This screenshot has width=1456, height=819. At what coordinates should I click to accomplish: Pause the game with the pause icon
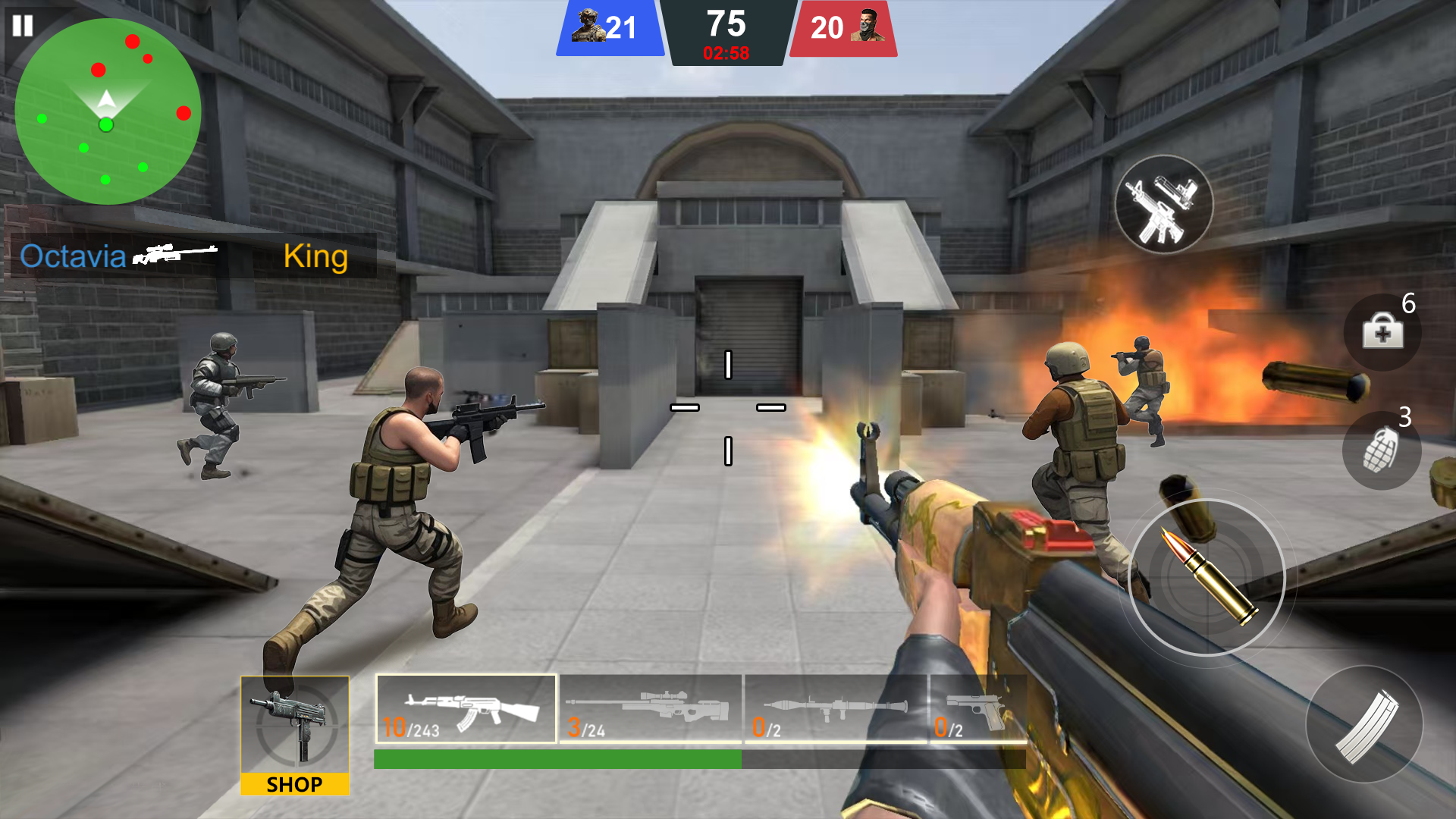tap(23, 26)
